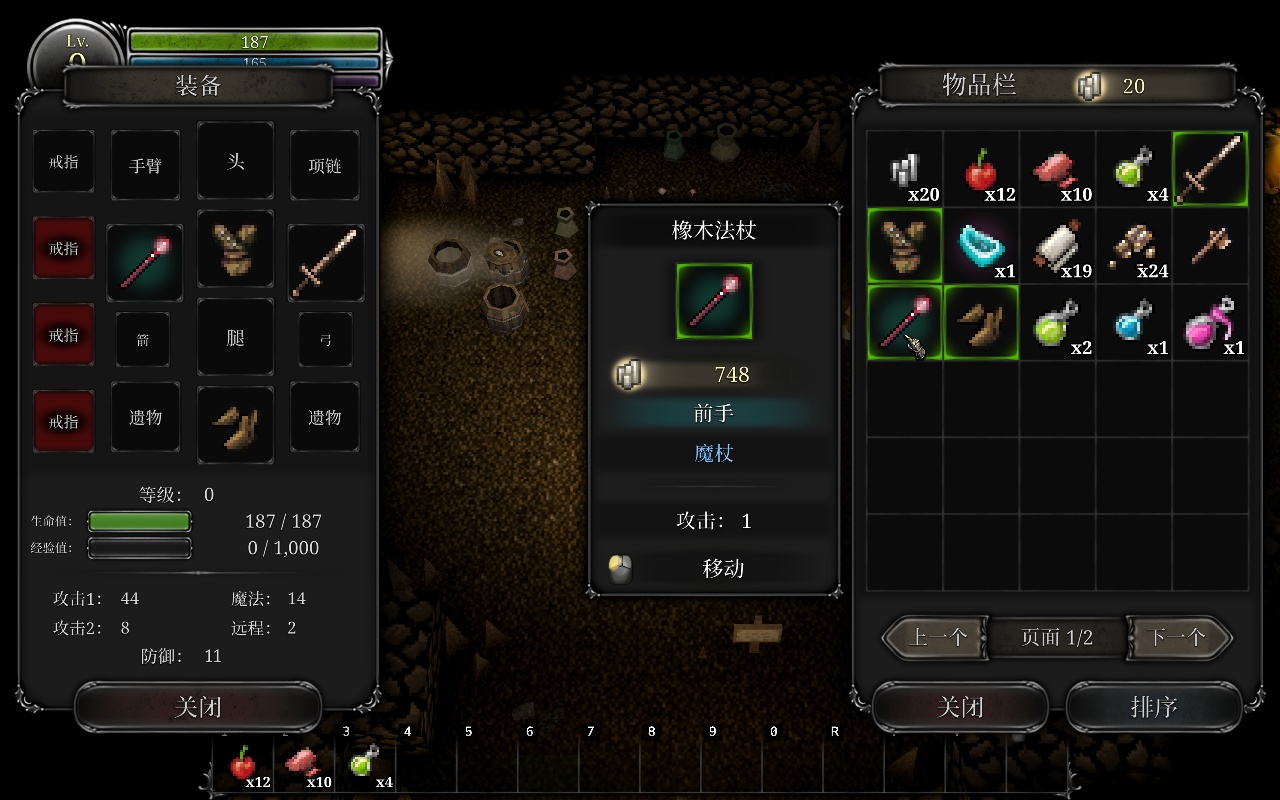Pick the green potion stack marked x2

coord(1057,322)
